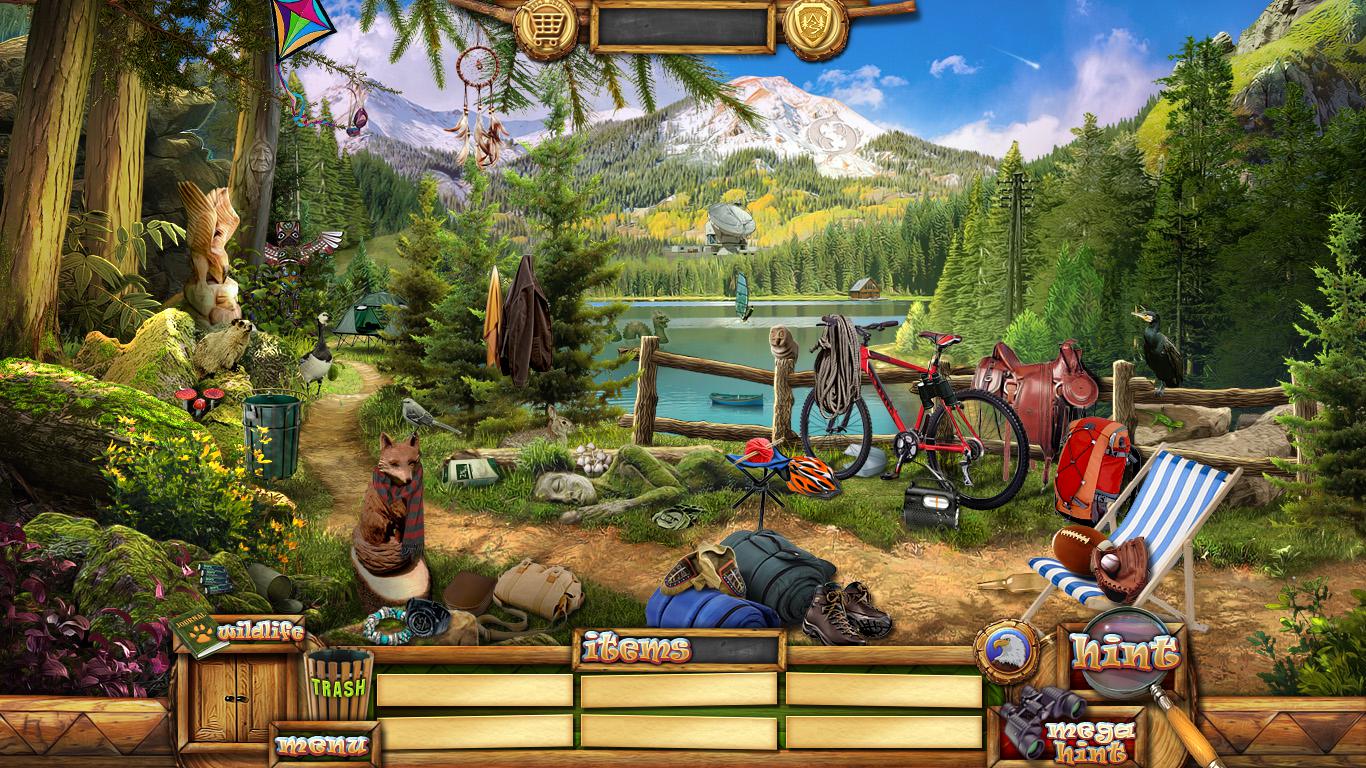Screen dimensions: 1366x768
Task: Select the green Trash bin
Action: click(x=338, y=685)
